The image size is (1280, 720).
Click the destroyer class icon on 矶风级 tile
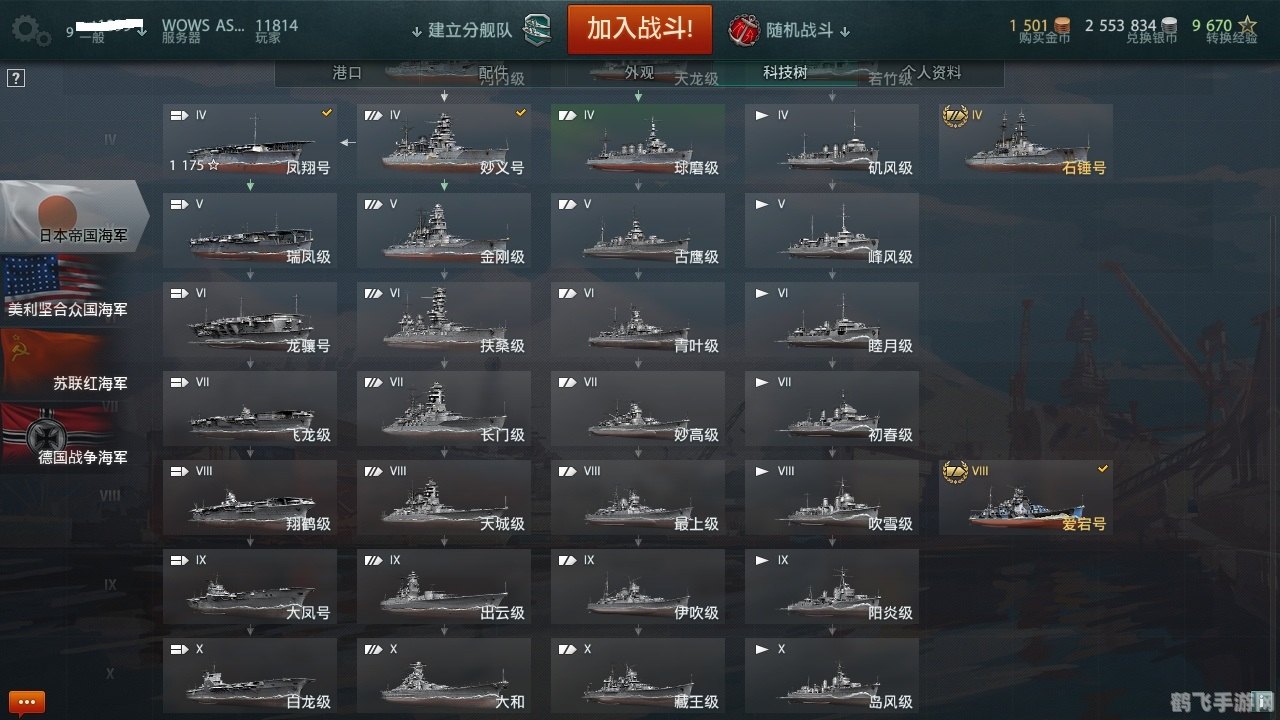click(760, 115)
